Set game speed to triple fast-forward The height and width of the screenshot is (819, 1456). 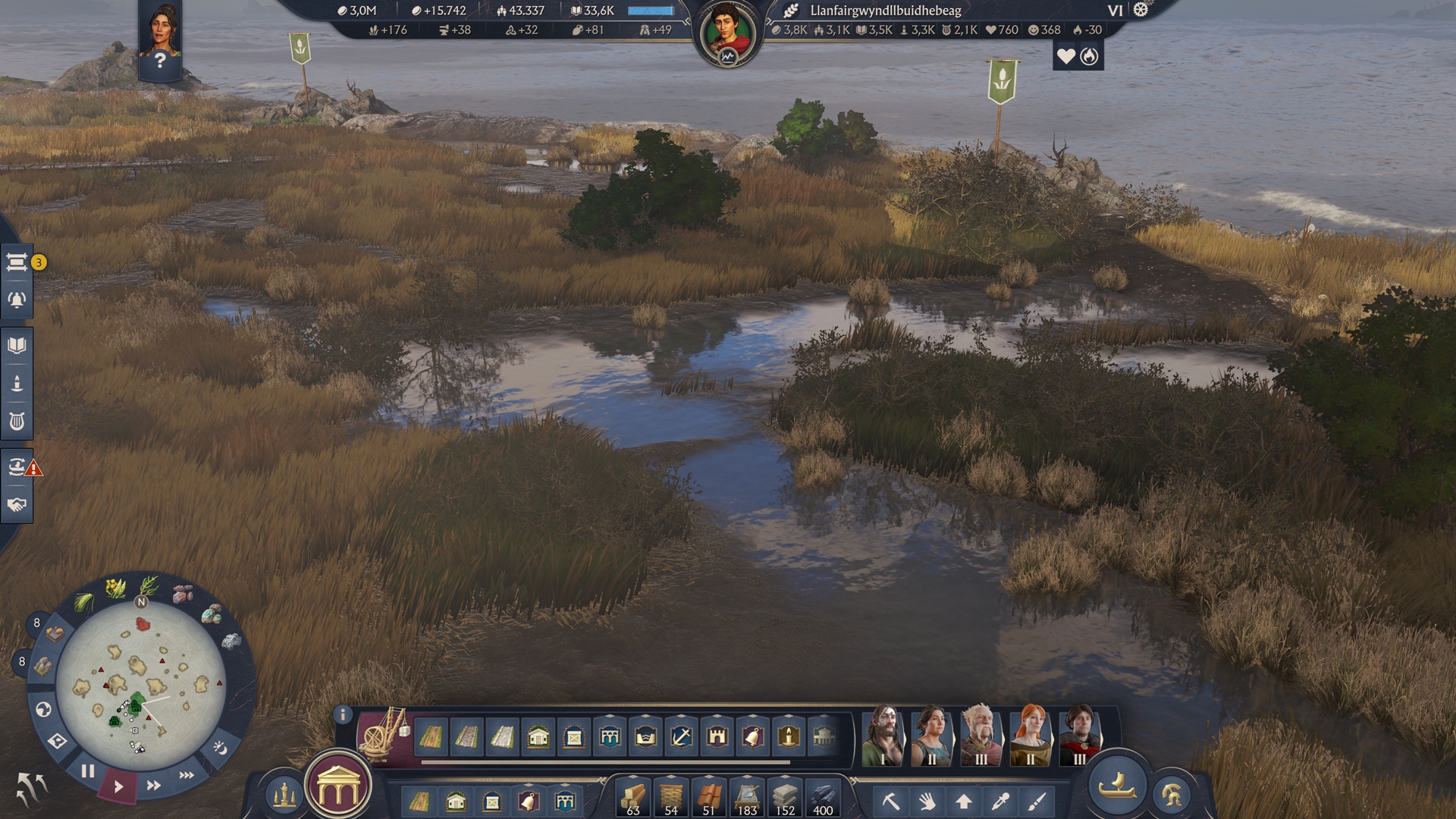(x=187, y=775)
